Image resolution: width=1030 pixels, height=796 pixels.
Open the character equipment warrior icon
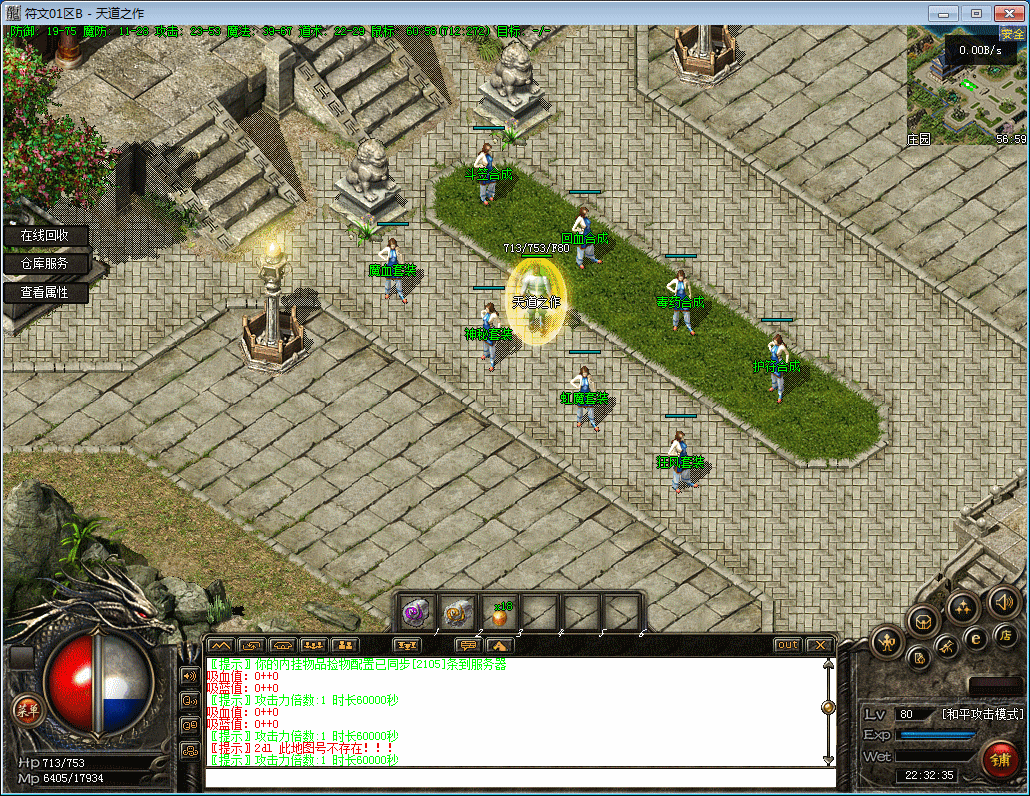(x=886, y=642)
